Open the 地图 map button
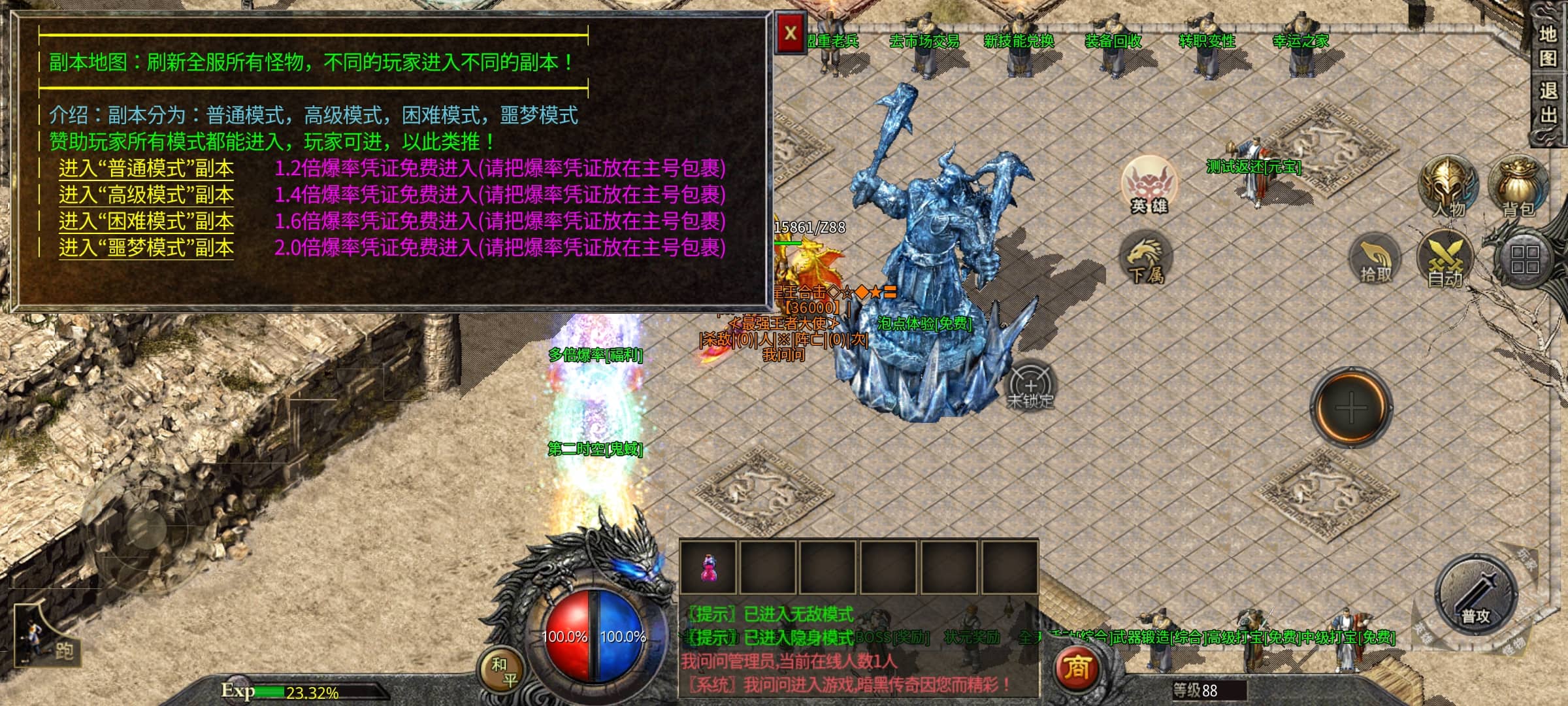Viewport: 1568px width, 706px height. (1546, 46)
